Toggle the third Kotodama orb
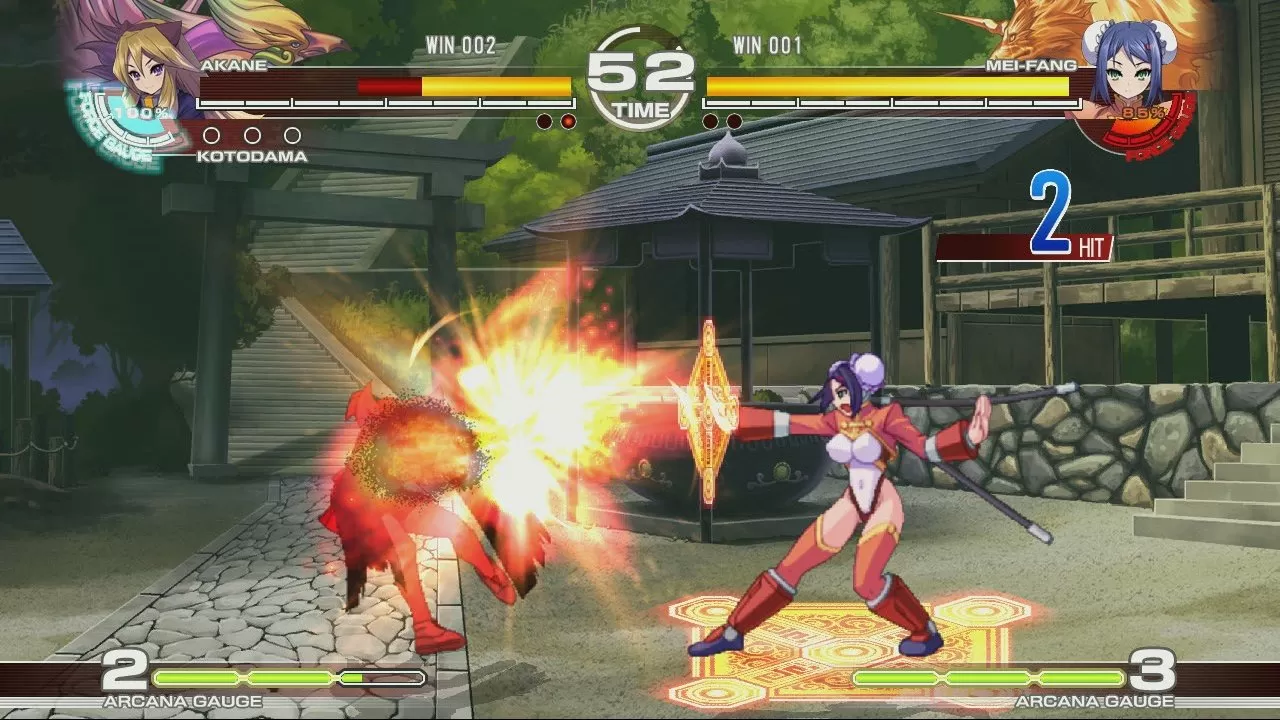1280x720 pixels. (292, 136)
